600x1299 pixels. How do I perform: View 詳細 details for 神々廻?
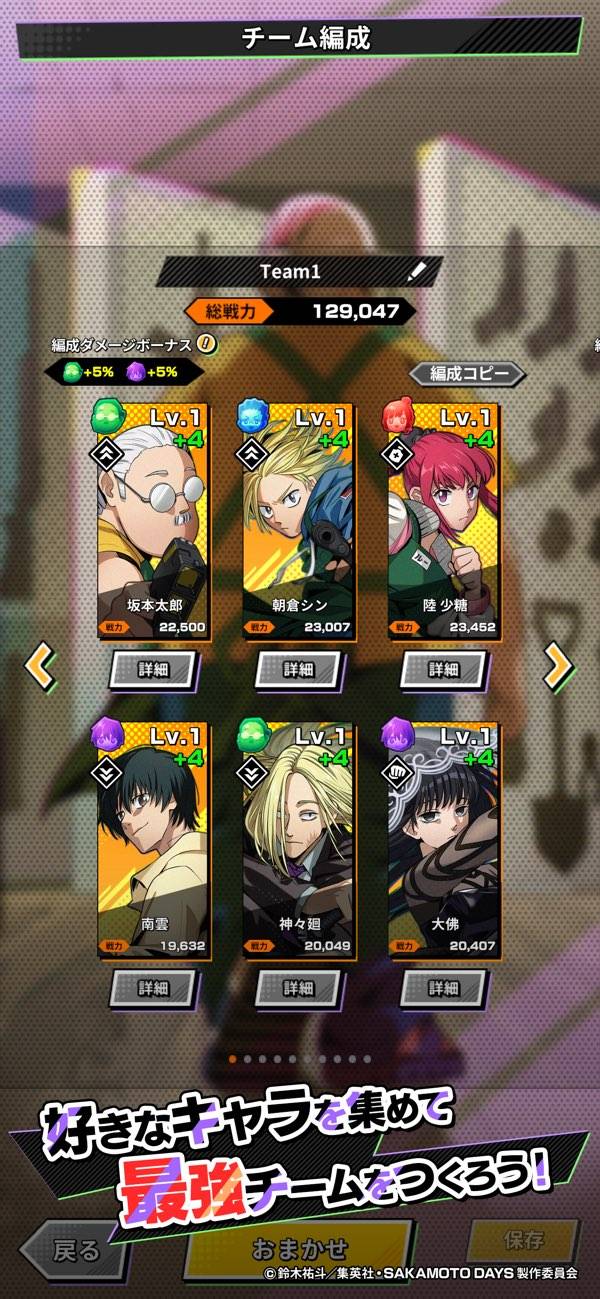click(x=298, y=987)
